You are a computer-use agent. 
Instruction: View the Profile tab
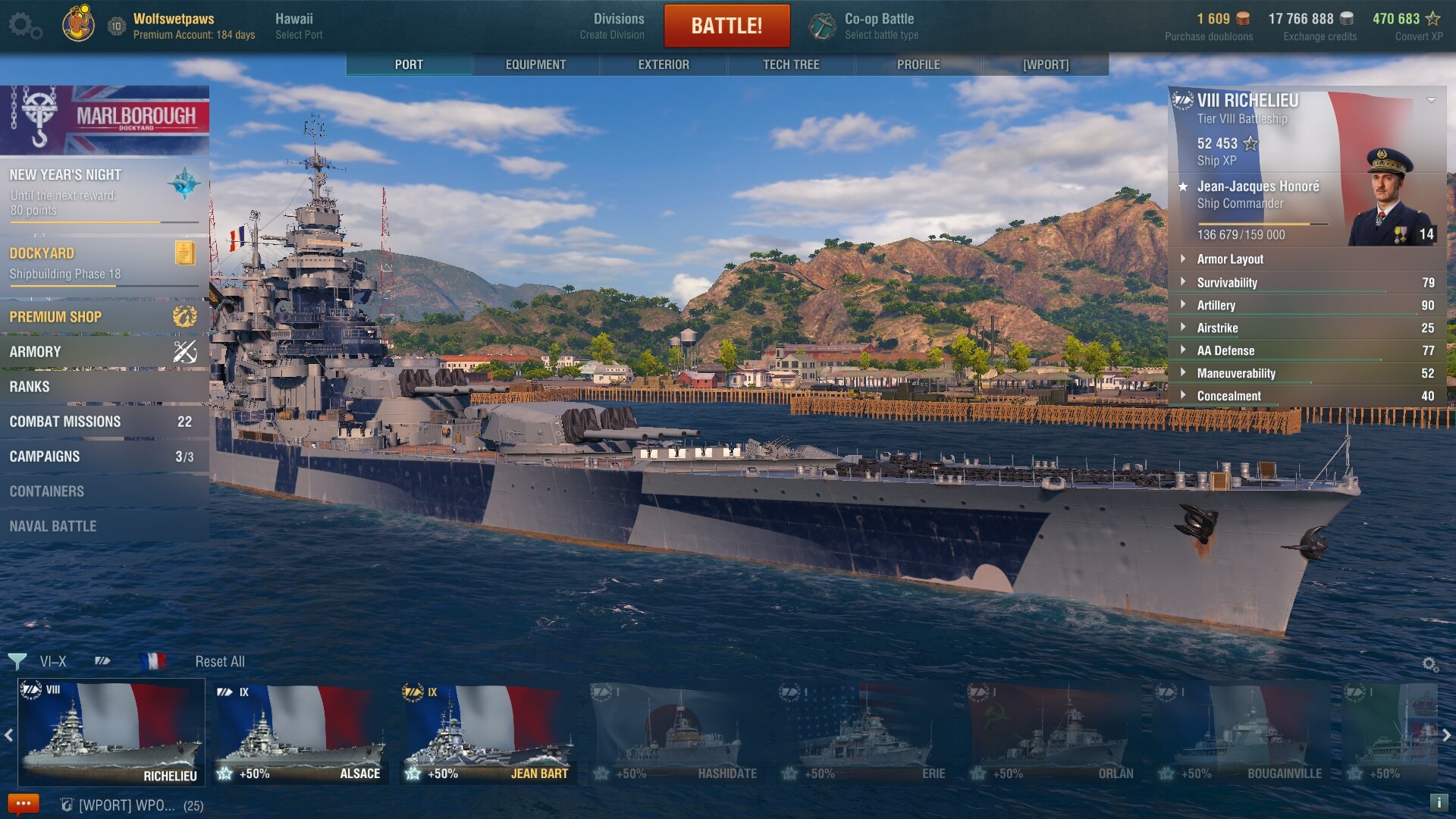coord(918,64)
